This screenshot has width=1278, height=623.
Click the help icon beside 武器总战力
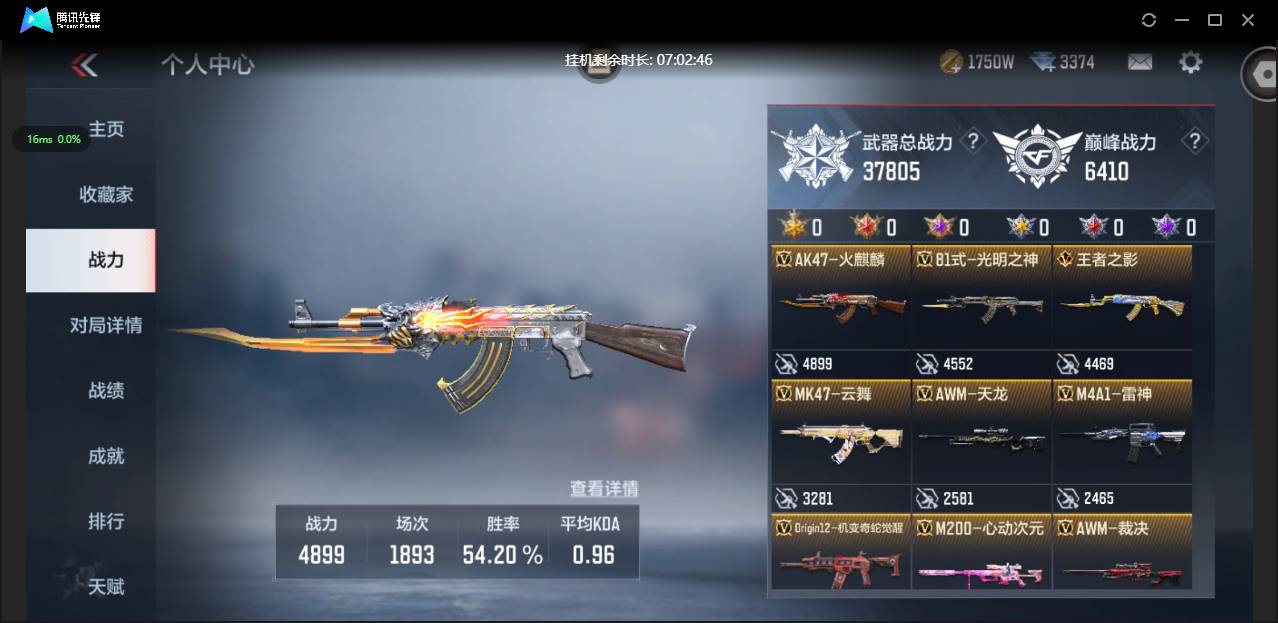971,141
